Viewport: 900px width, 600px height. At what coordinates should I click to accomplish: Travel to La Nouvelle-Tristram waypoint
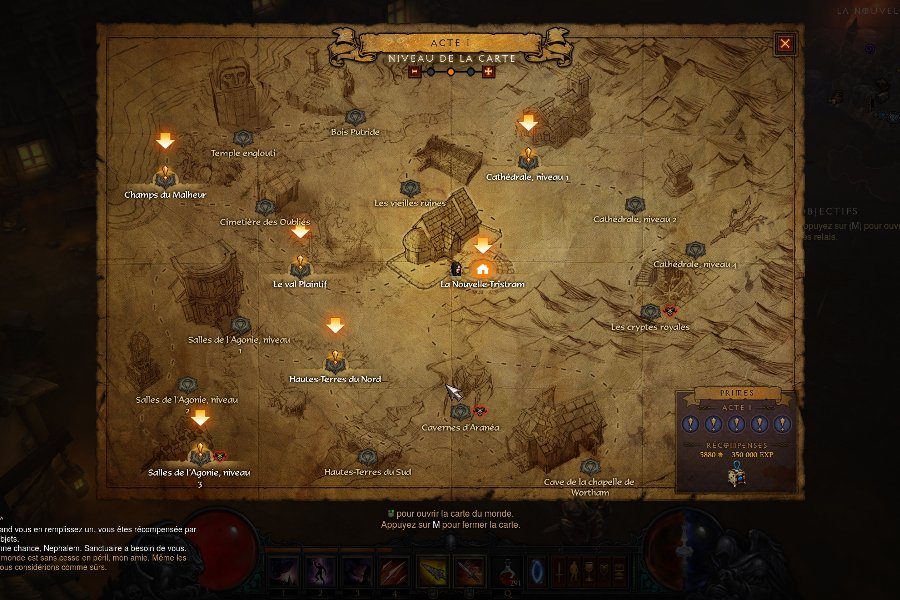pos(482,268)
